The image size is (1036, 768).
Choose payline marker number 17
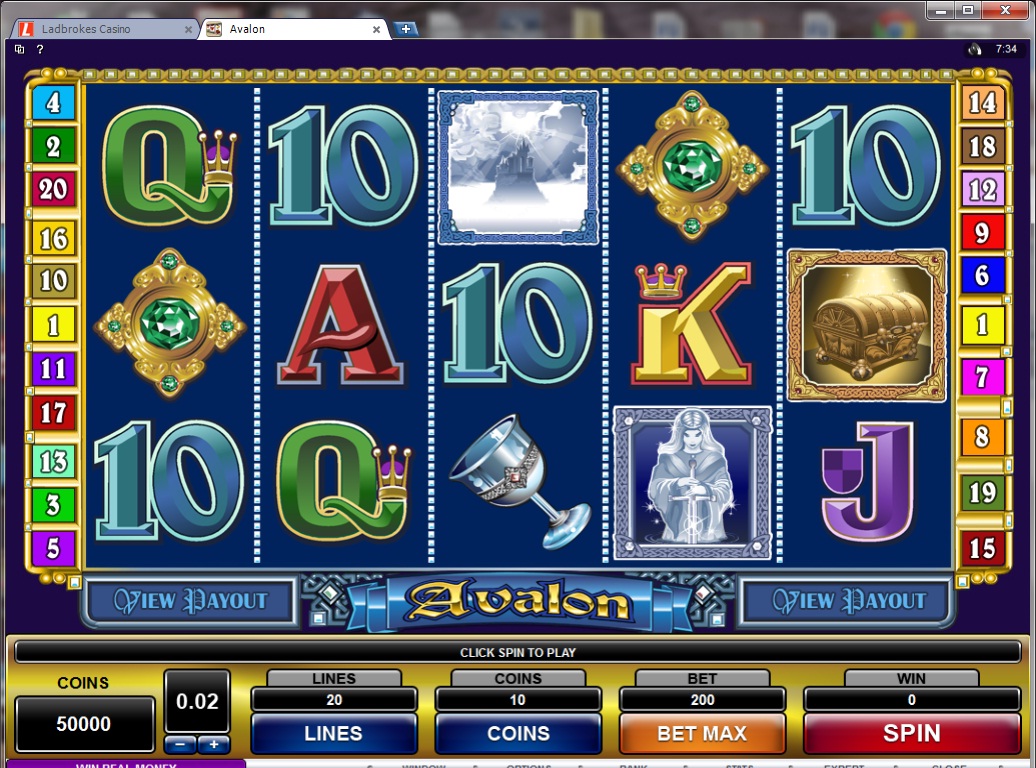click(53, 412)
